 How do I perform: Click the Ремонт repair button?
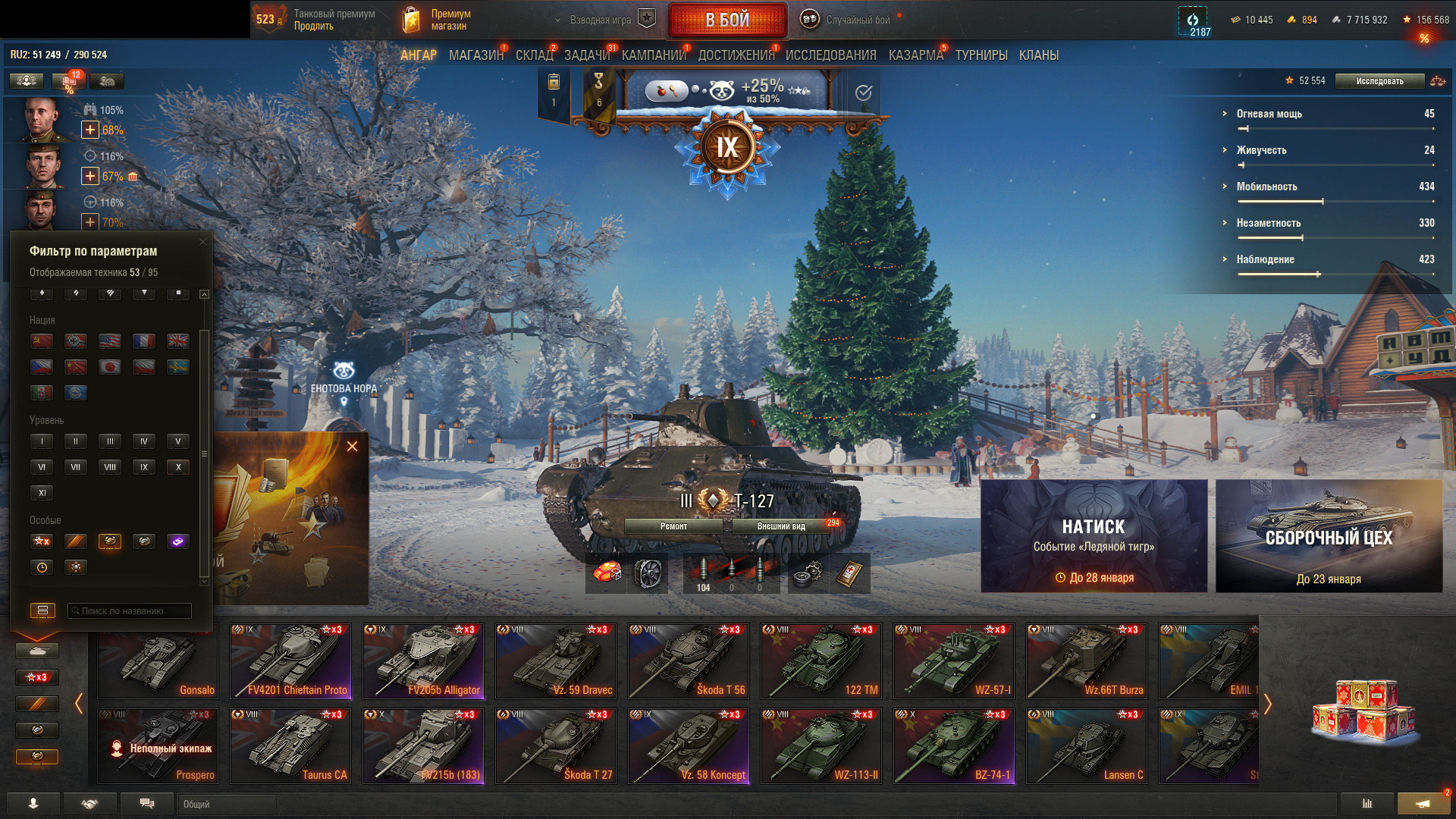673,526
